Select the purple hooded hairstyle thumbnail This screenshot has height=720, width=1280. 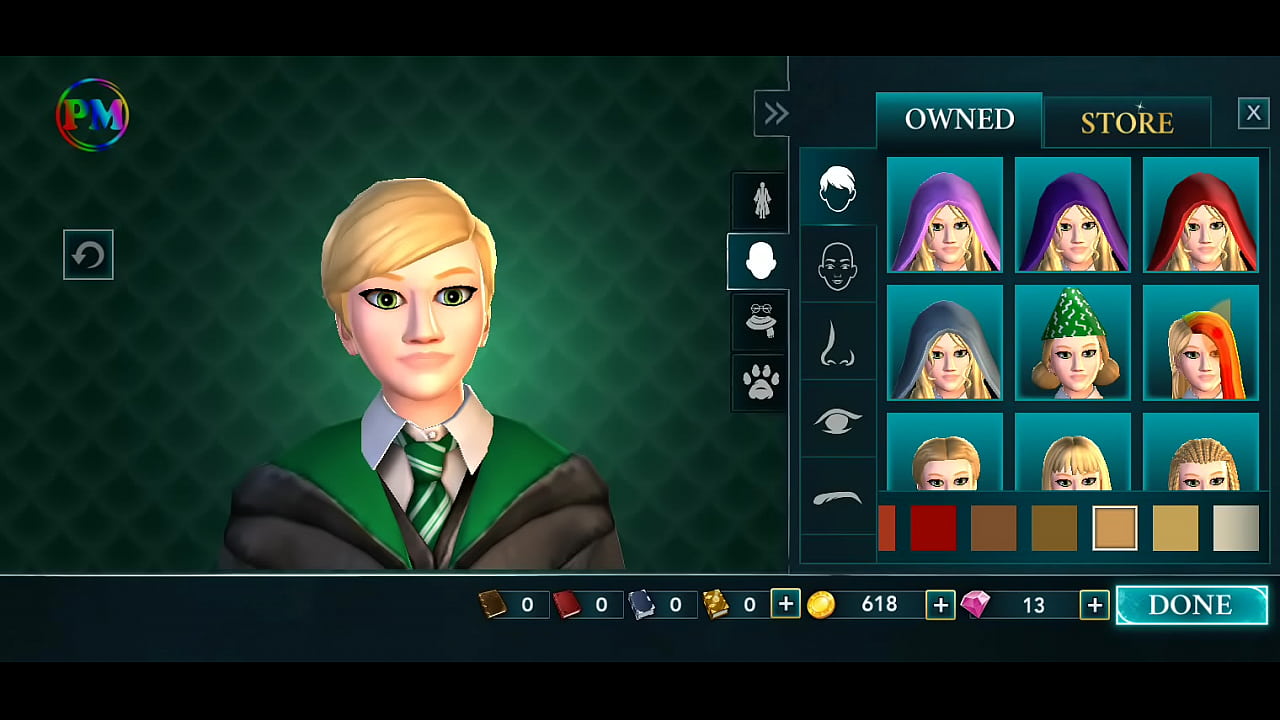[1073, 214]
